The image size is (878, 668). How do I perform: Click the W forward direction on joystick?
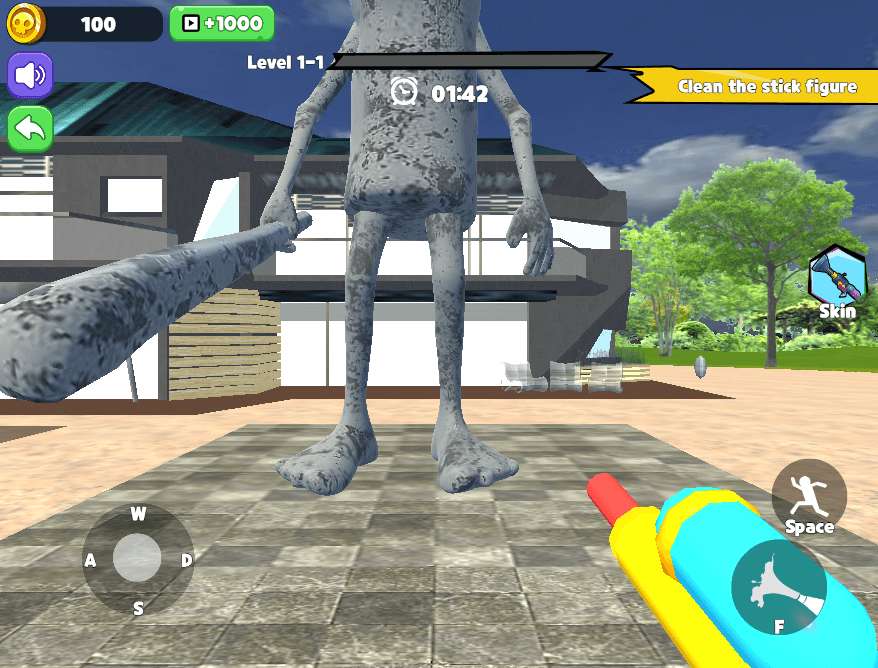point(138,515)
